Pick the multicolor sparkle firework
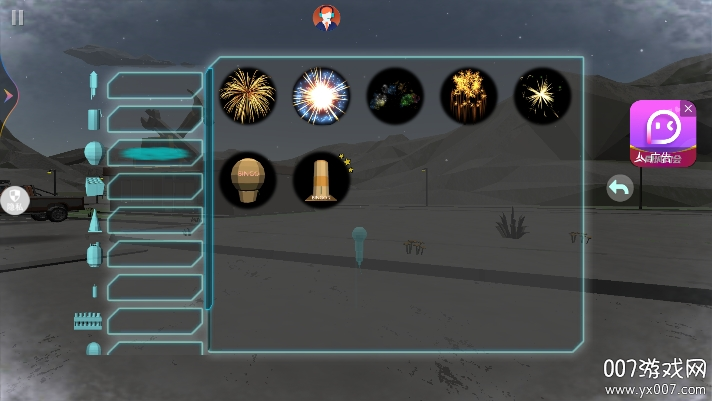This screenshot has height=401, width=712. 395,96
